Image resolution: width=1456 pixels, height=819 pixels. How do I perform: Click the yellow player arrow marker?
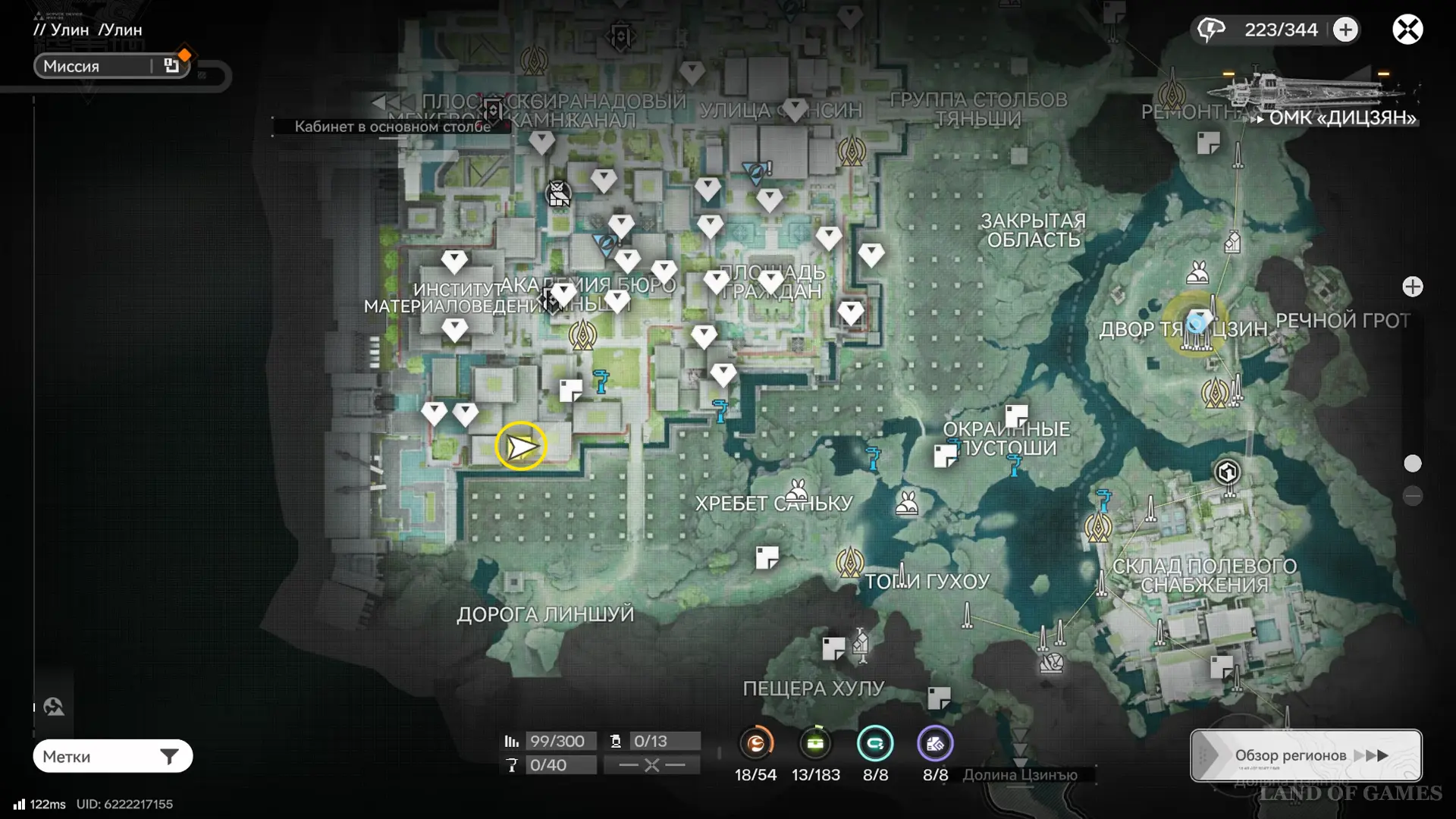click(x=521, y=446)
